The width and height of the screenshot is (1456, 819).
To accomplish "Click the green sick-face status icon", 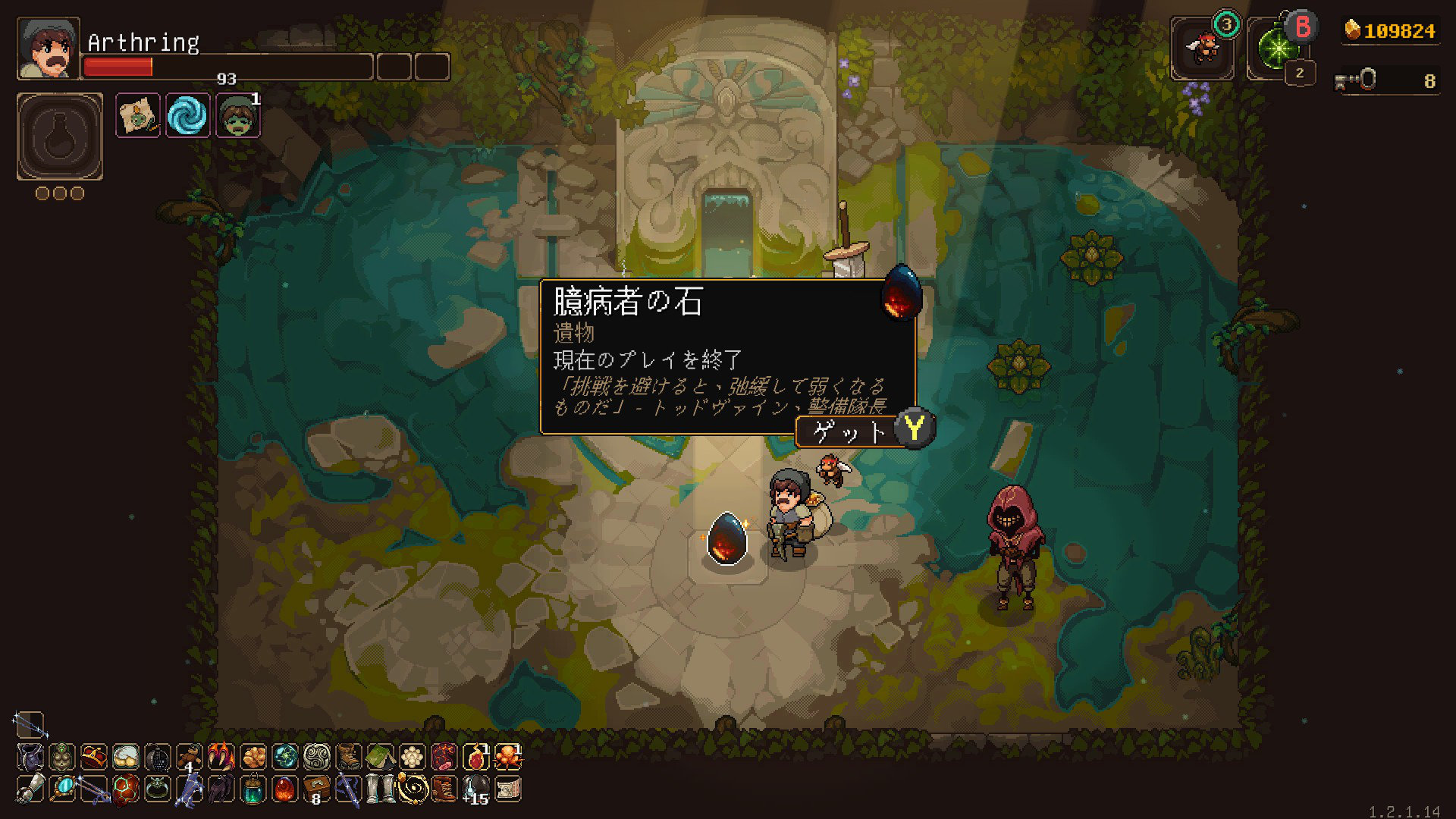I will tap(238, 115).
